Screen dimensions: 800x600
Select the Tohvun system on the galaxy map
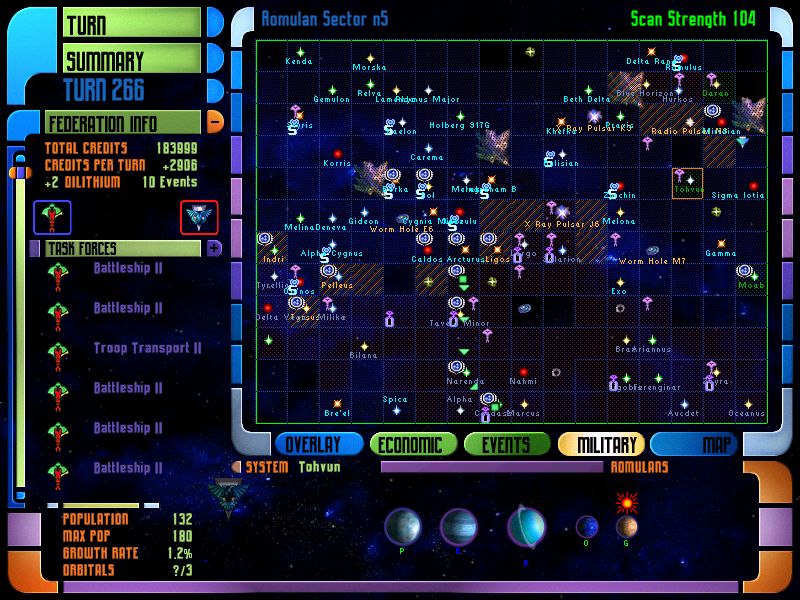[x=687, y=182]
